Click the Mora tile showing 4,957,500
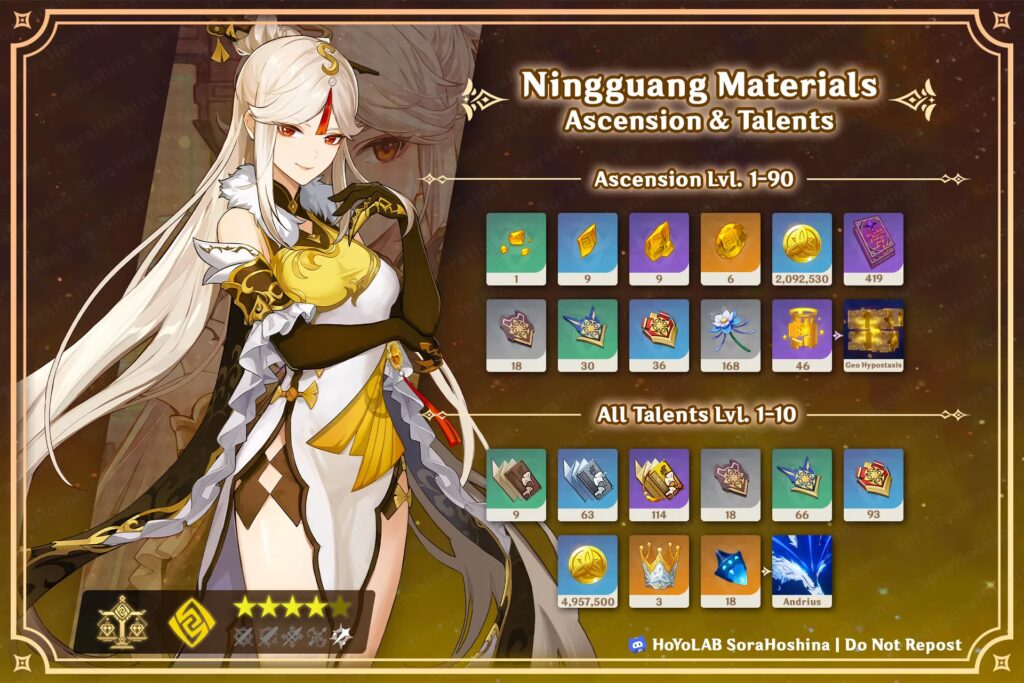 587,571
